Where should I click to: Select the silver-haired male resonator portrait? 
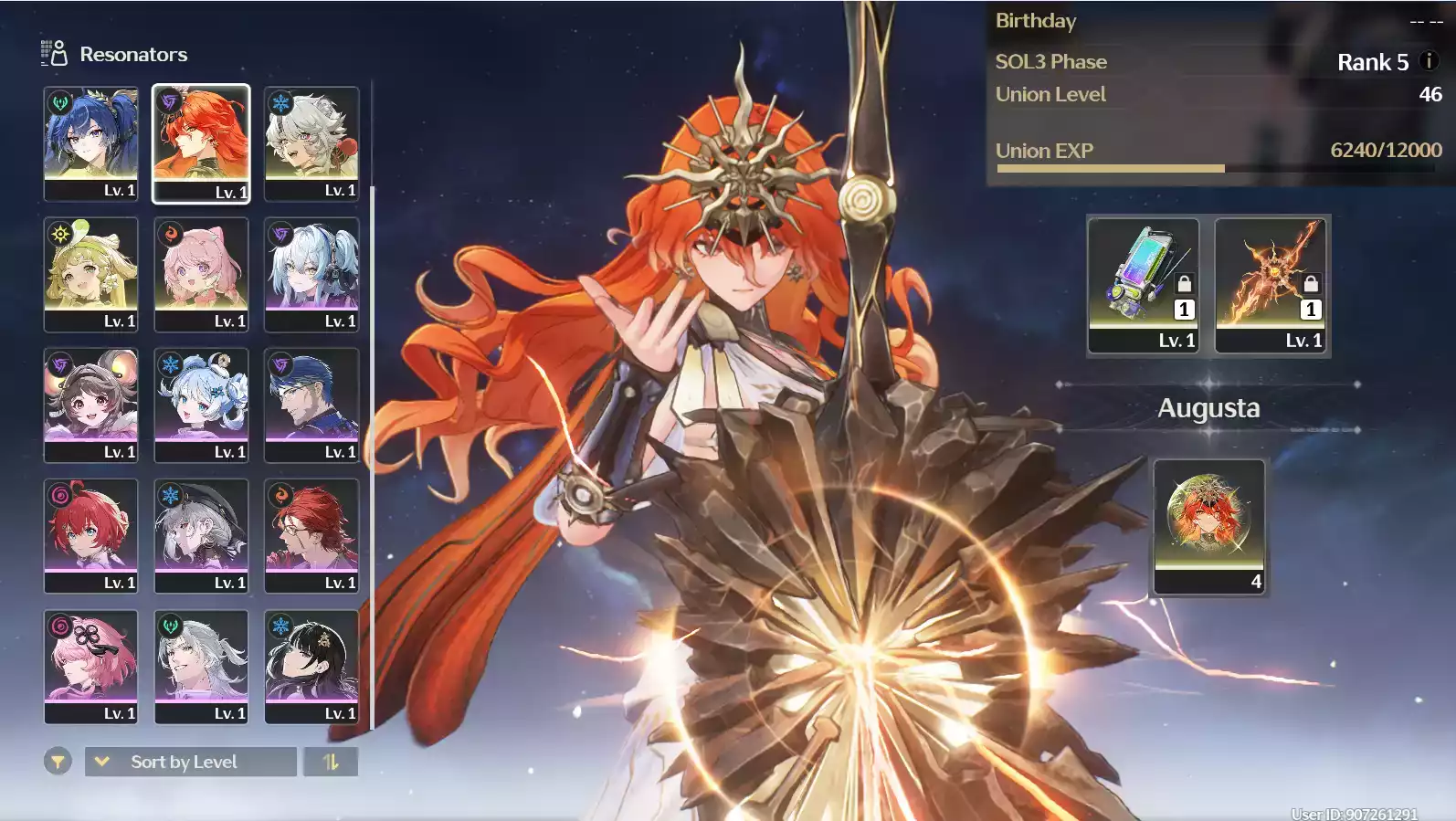point(201,667)
